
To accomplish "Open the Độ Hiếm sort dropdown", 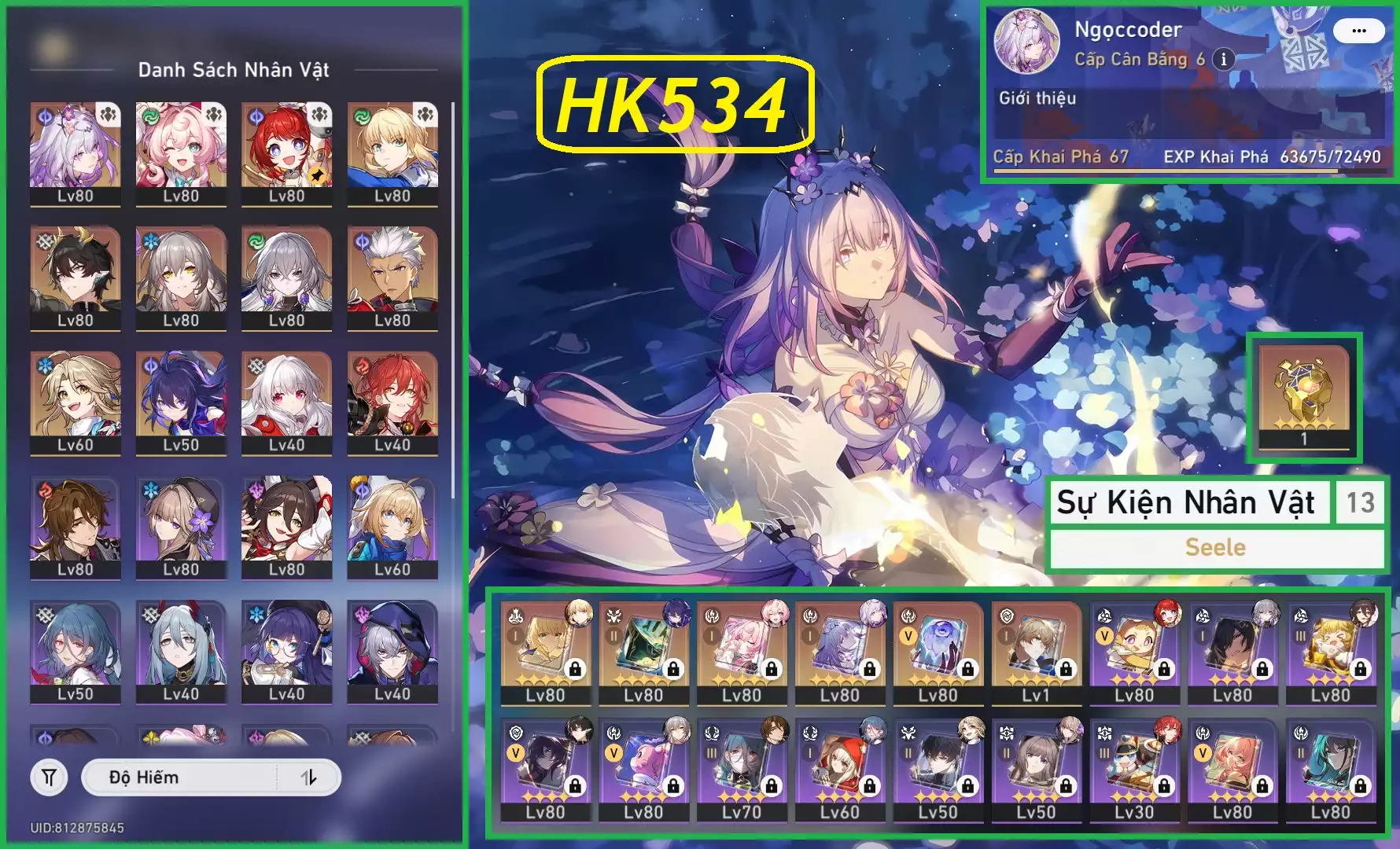I will coord(181,777).
